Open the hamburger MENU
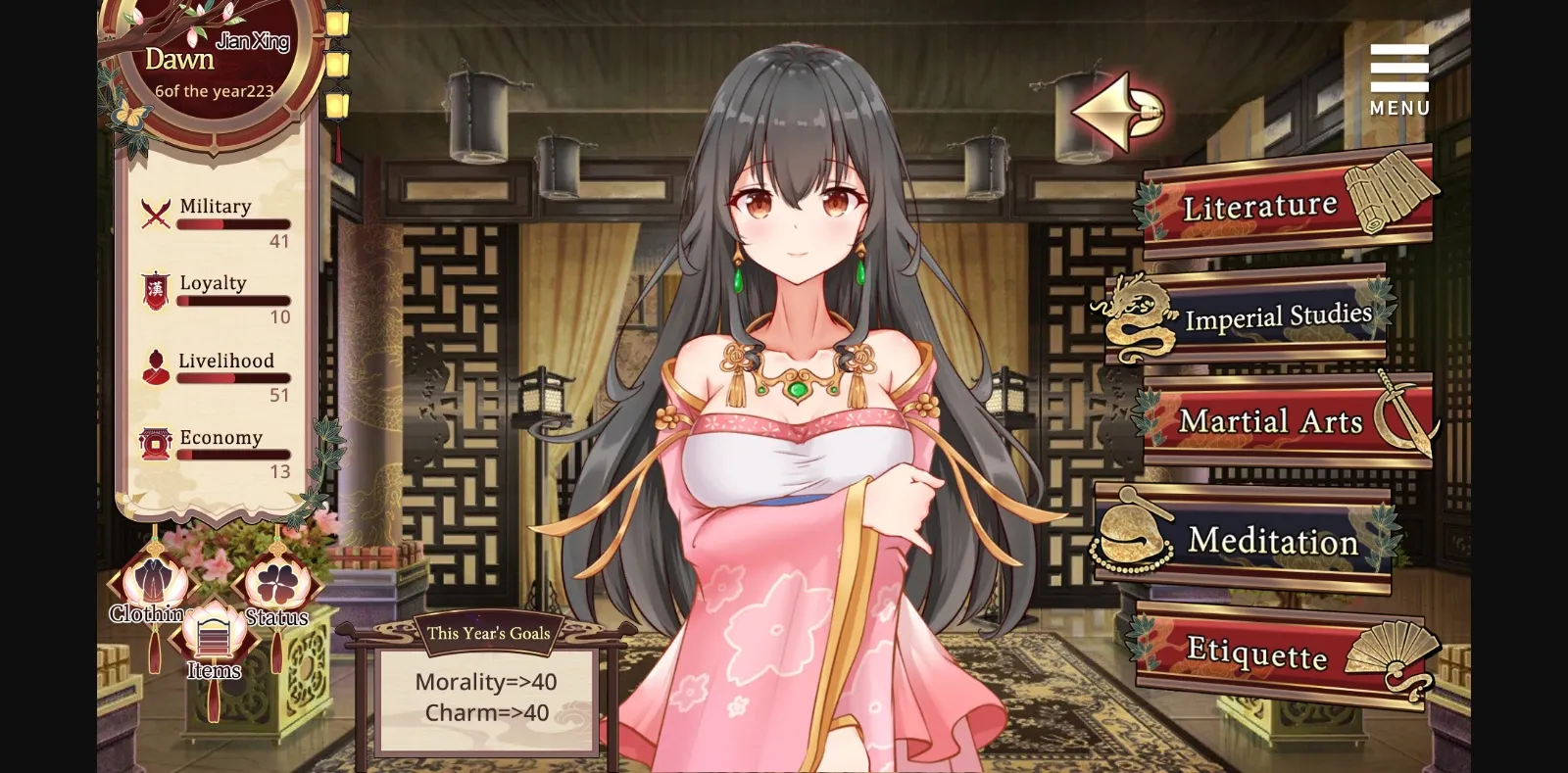Screen dimensions: 1568x773 click(1398, 69)
